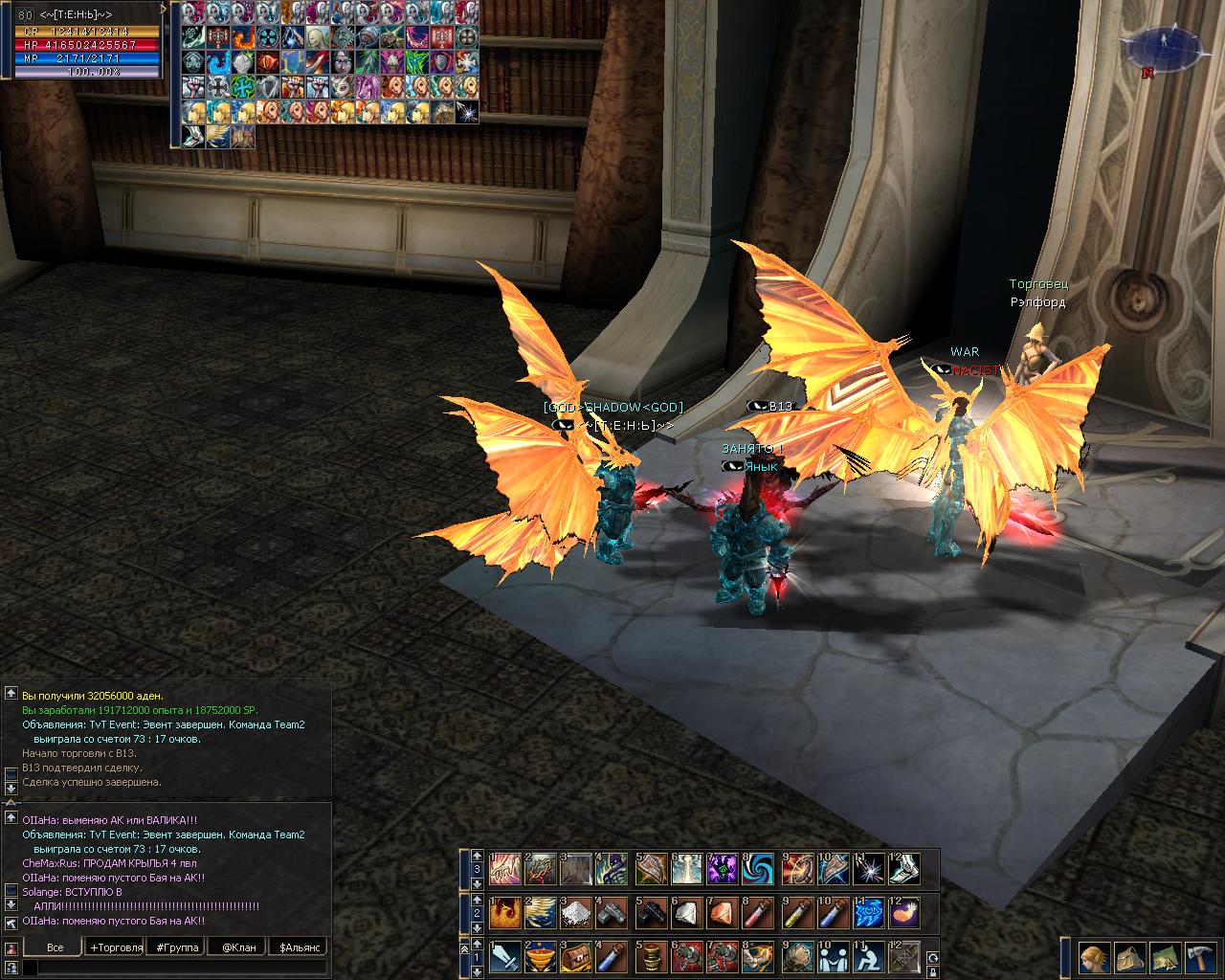Open the +Торговля chat tab
This screenshot has width=1225, height=980.
(116, 947)
